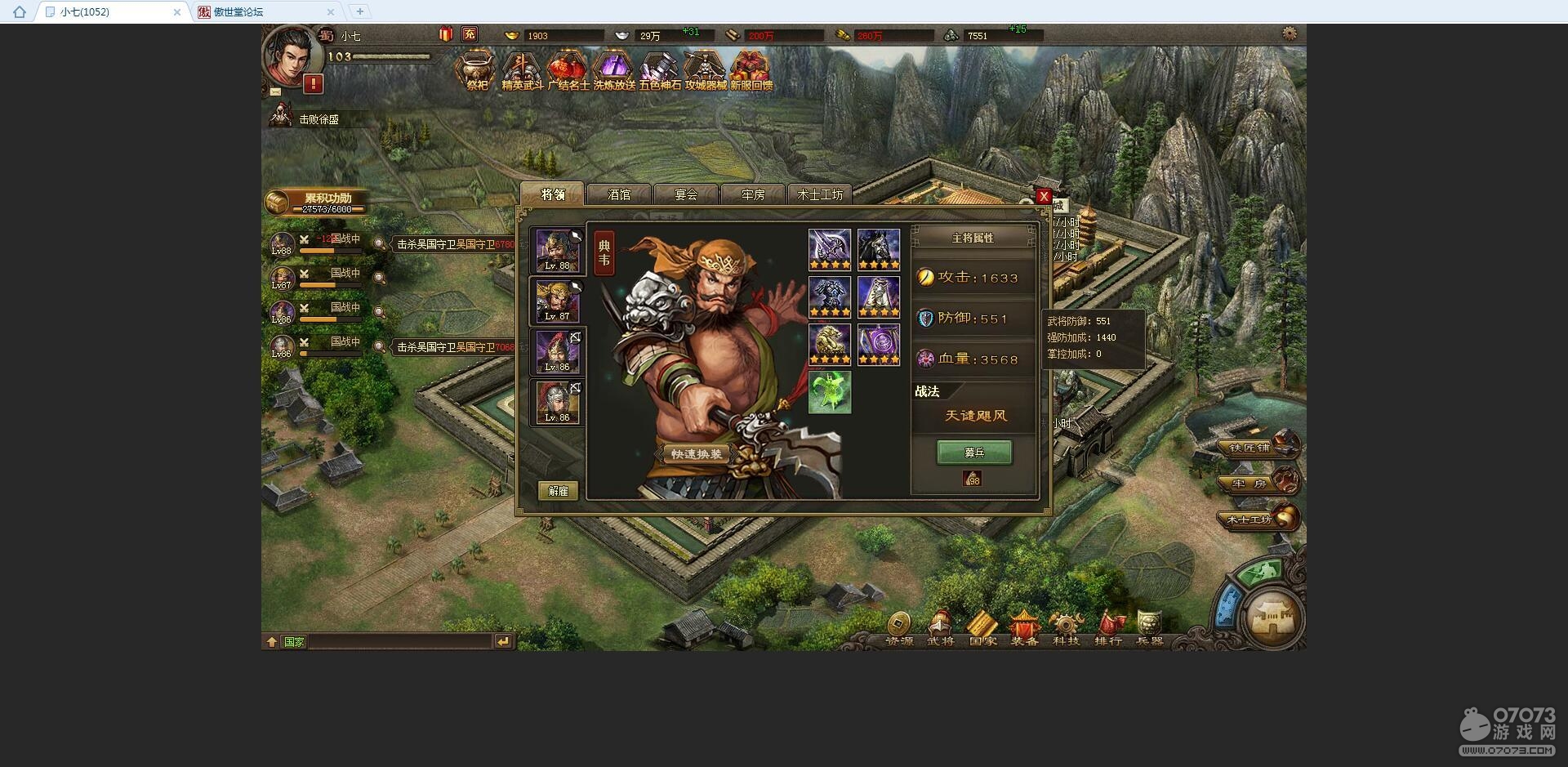Switch to the 酒馆 tab
The image size is (1568, 767).
(x=619, y=194)
